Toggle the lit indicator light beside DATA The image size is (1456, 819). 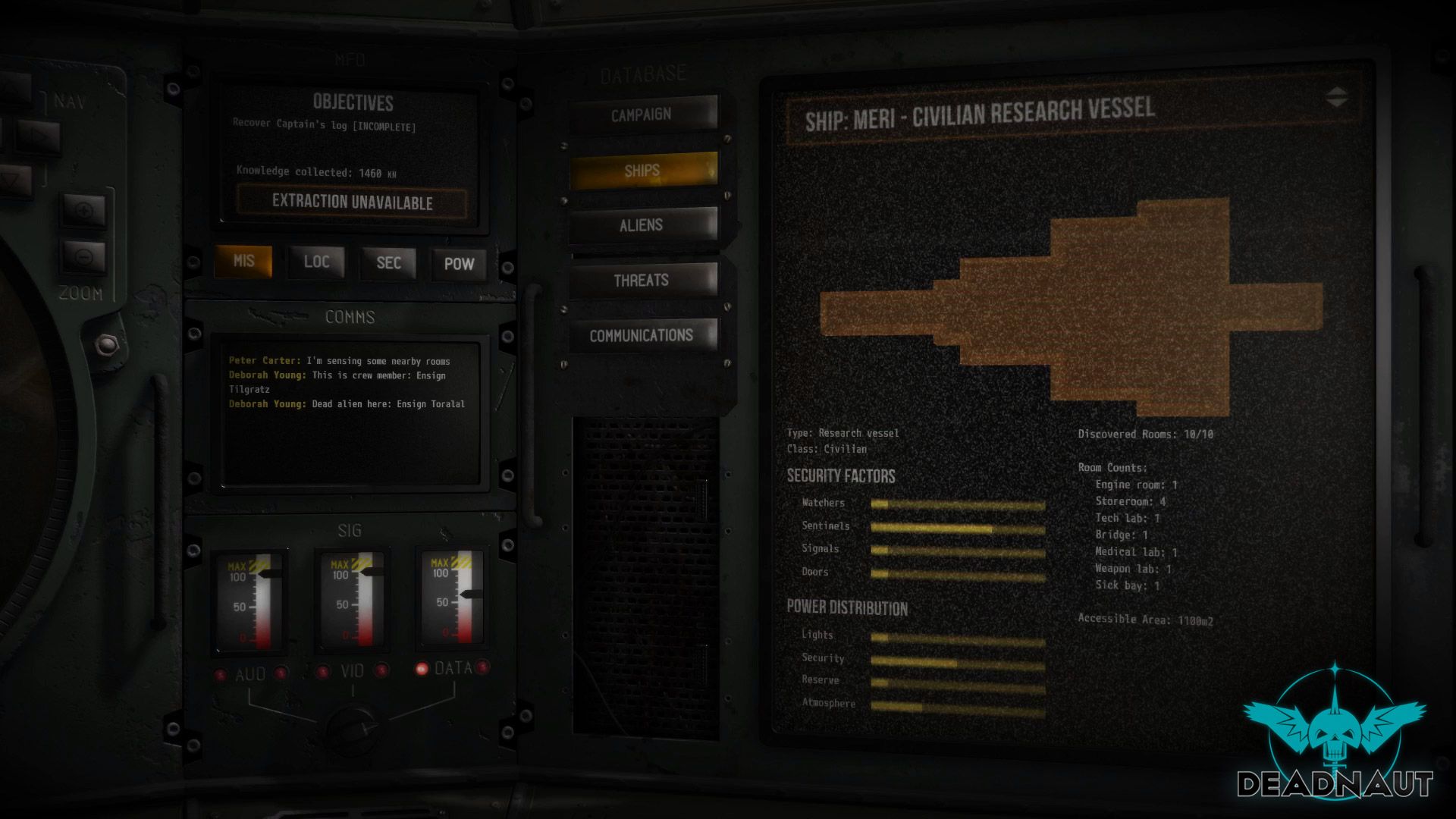point(422,670)
